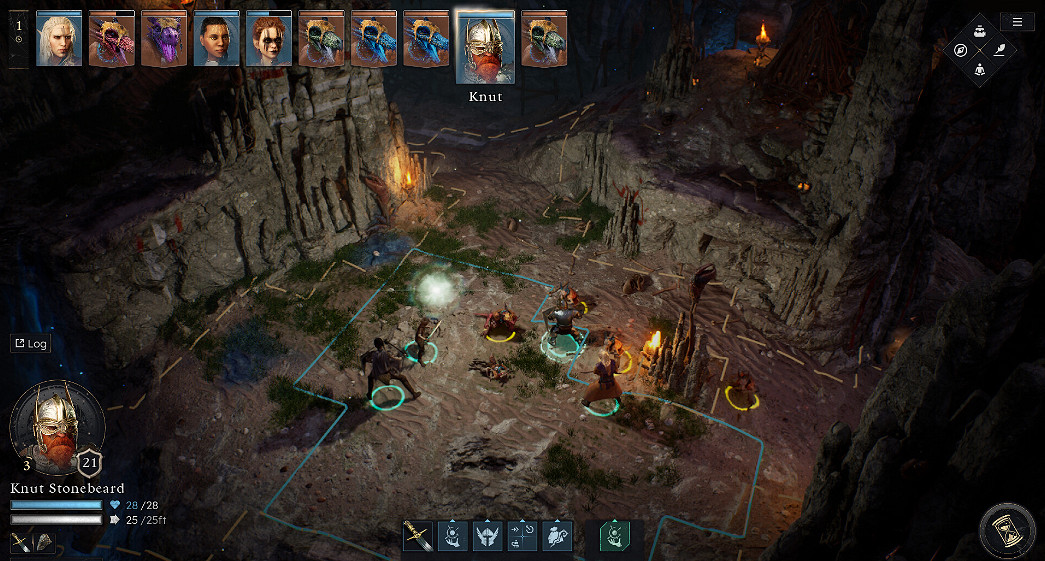The height and width of the screenshot is (561, 1045).
Task: Activate the winged helmet ability
Action: 487,536
